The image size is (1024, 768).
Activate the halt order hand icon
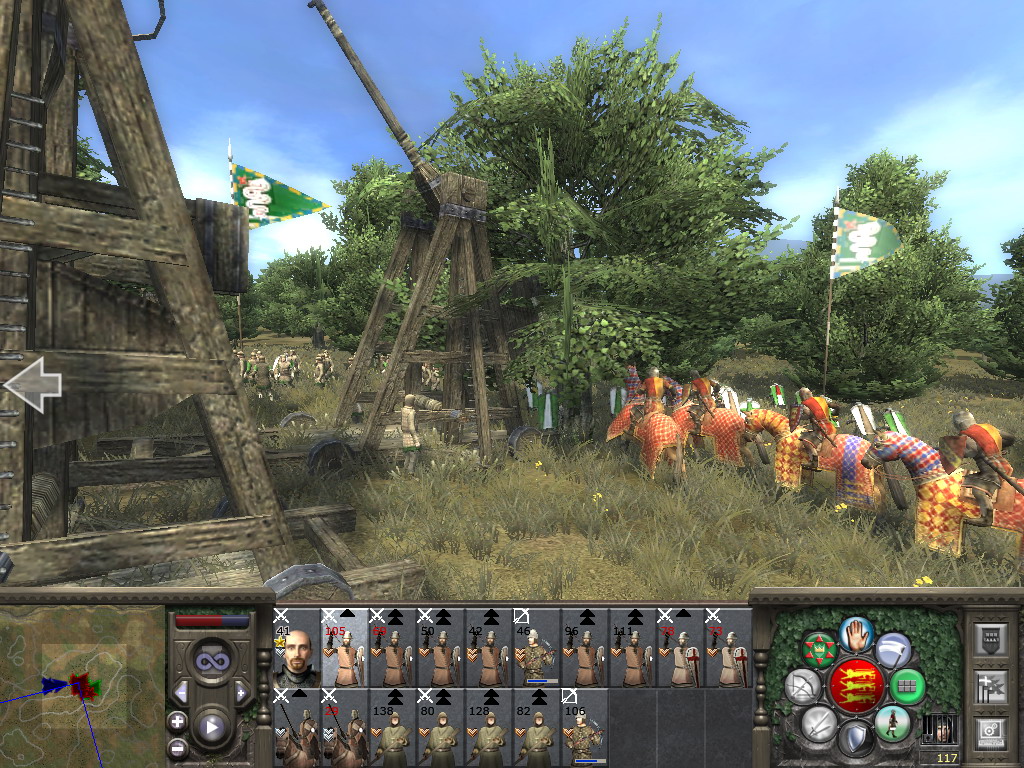click(x=856, y=633)
